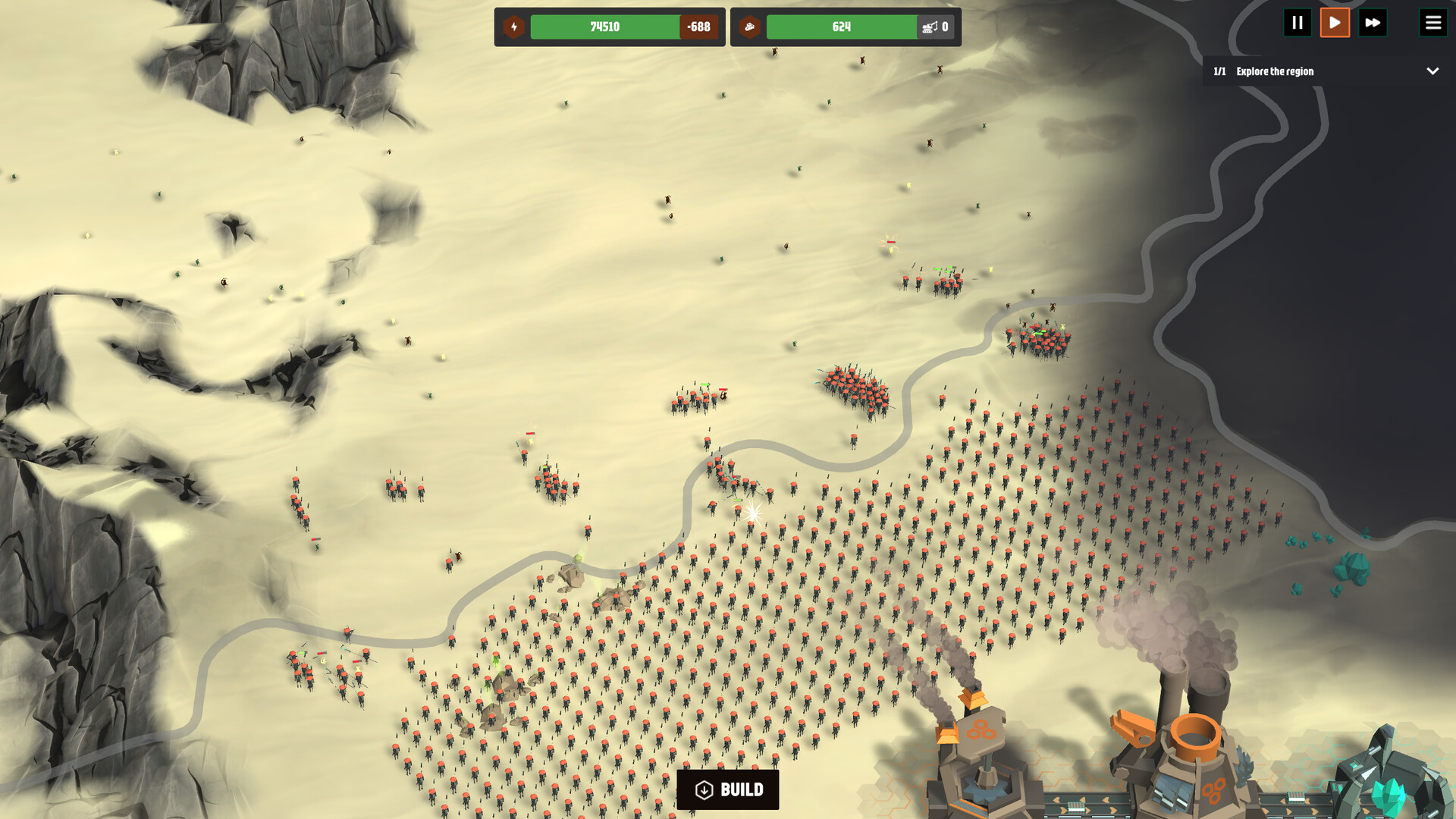Select the Explore the region quest entry
Viewport: 1456px width, 819px height.
click(x=1275, y=71)
